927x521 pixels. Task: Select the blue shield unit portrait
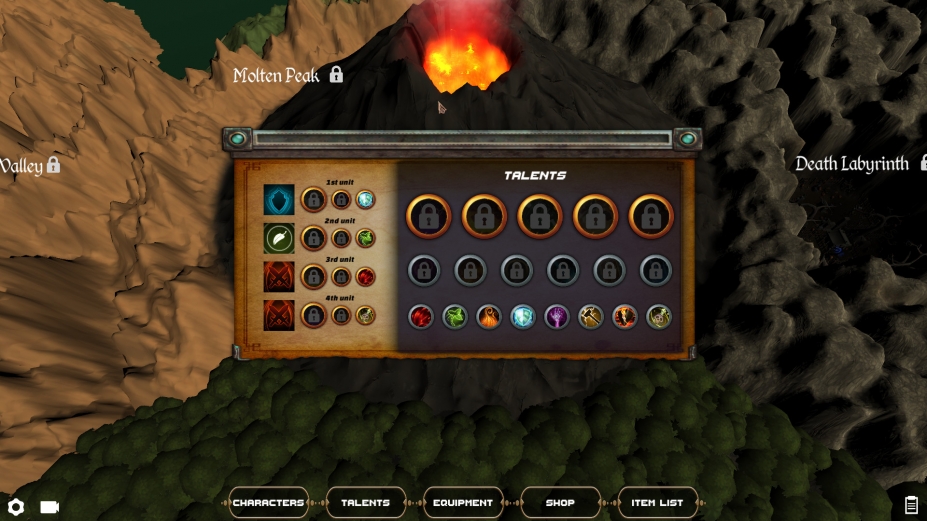(279, 200)
